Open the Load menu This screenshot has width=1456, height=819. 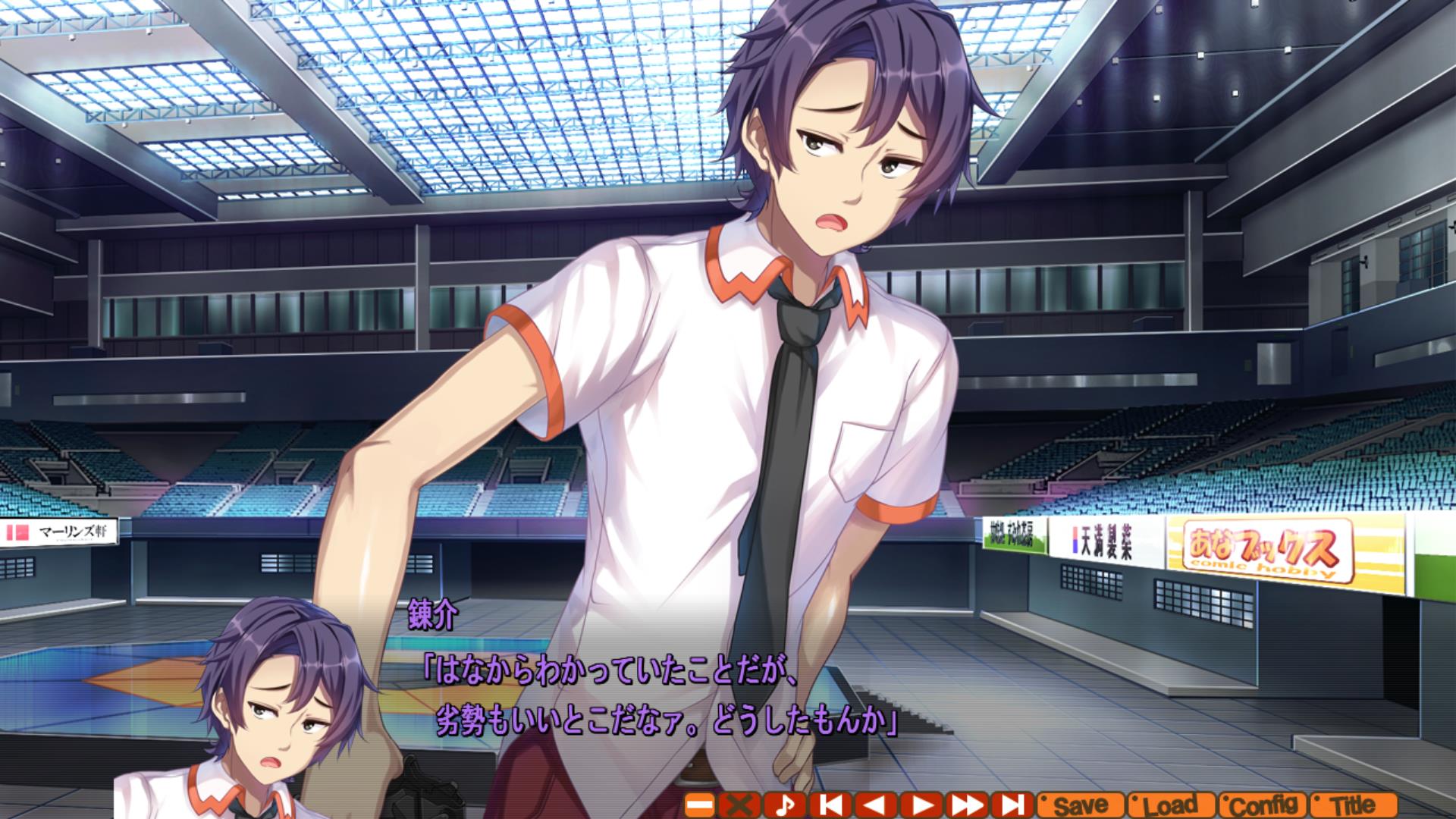[x=1171, y=805]
